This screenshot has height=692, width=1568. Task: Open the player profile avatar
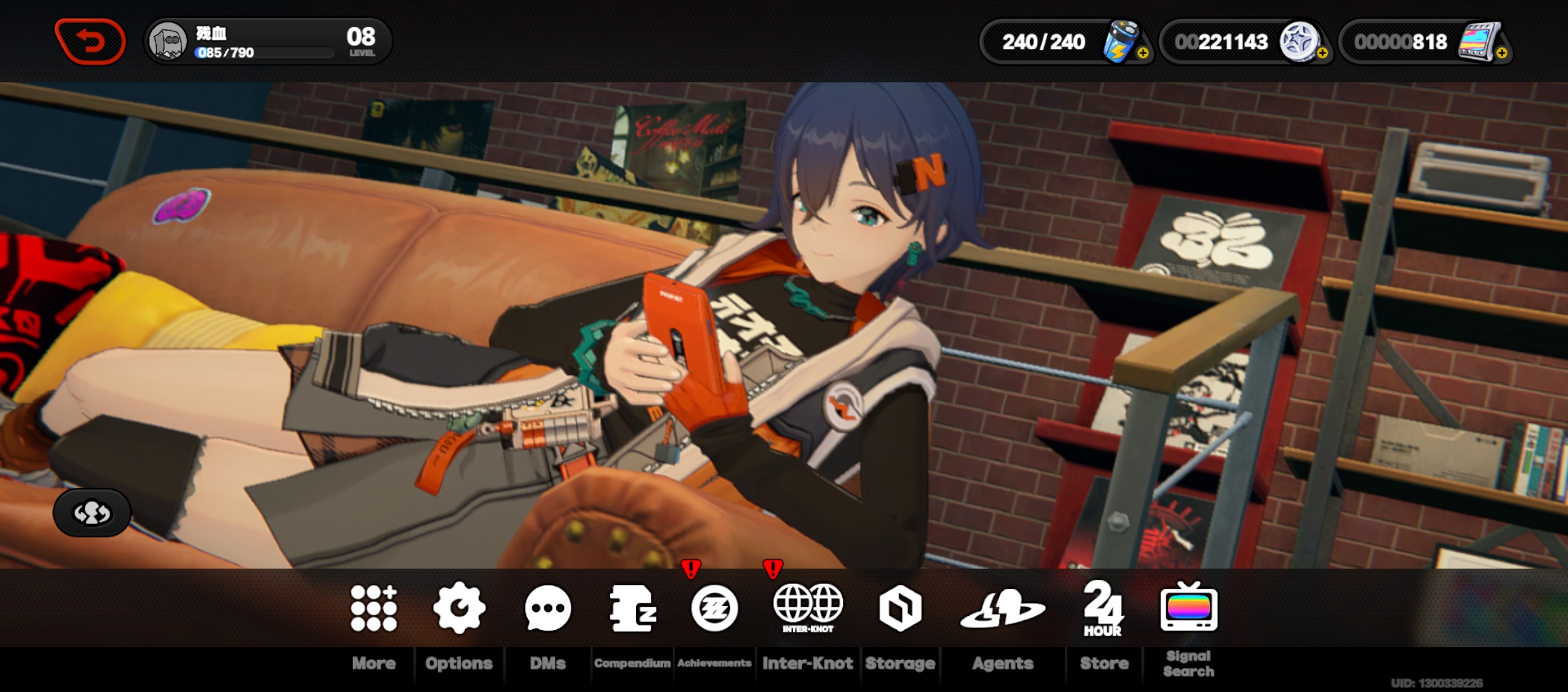point(168,42)
